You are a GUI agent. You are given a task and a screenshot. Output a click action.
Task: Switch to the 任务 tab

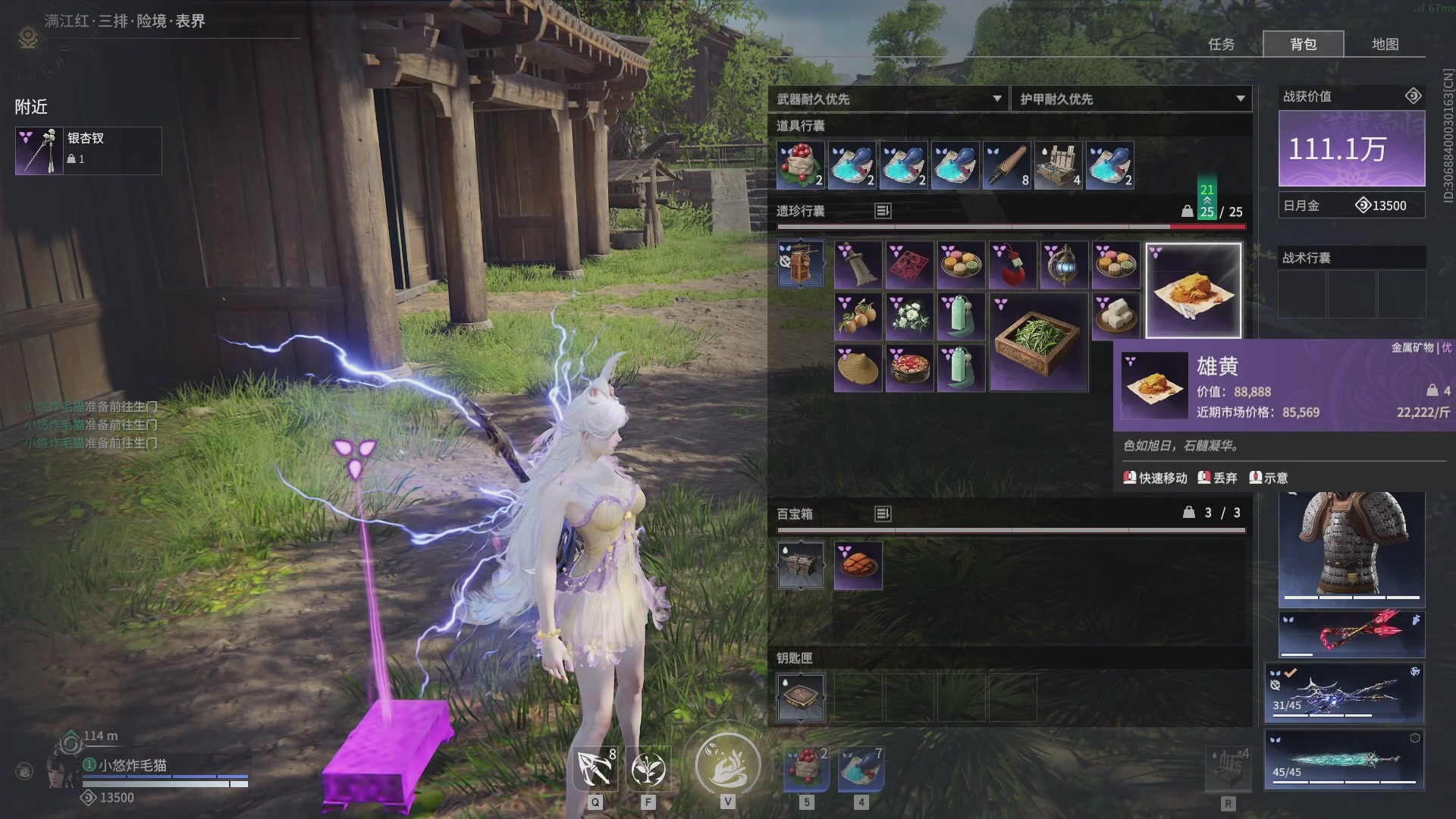click(x=1221, y=44)
